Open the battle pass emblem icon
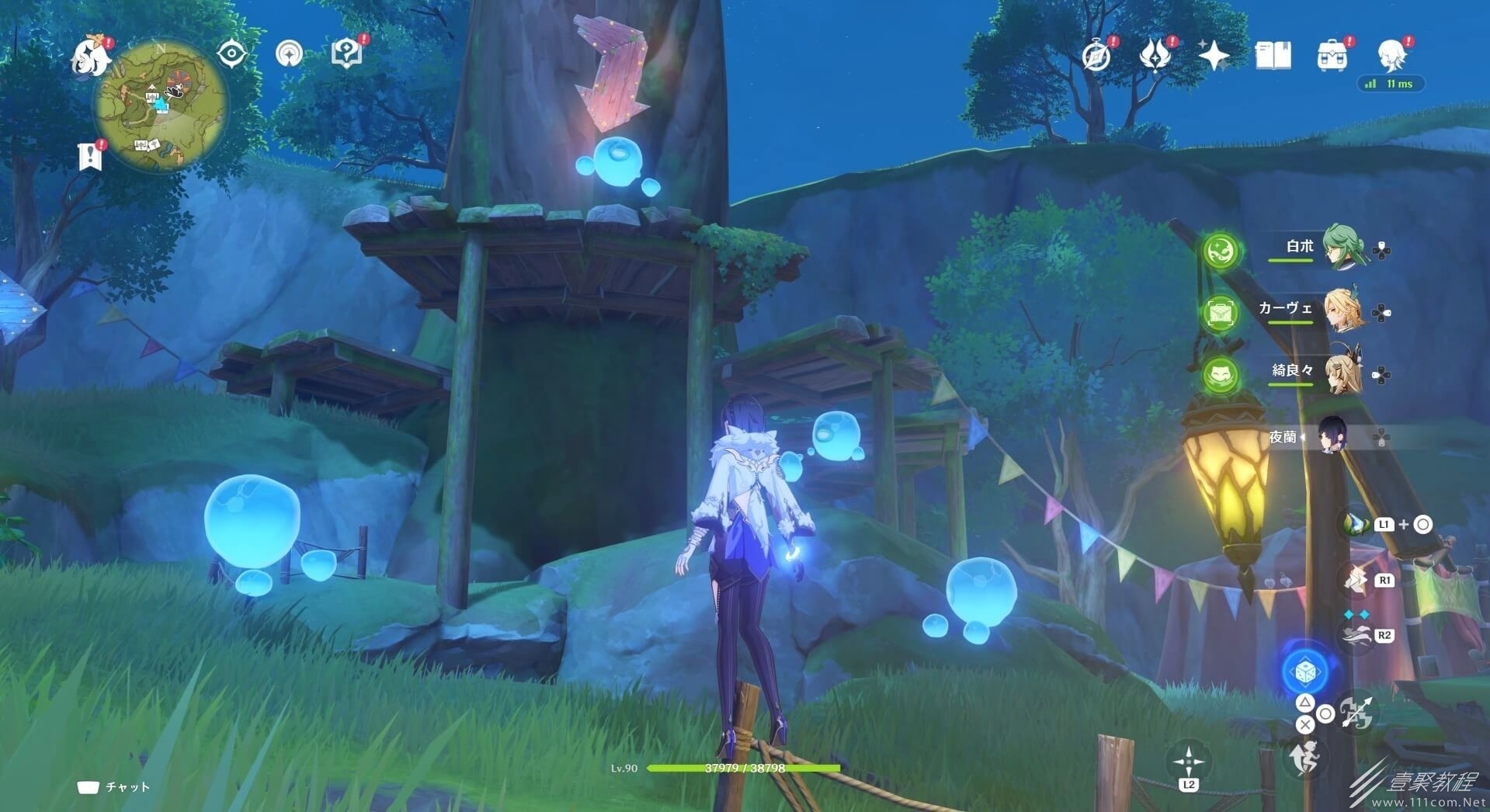The height and width of the screenshot is (812, 1490). (1155, 56)
